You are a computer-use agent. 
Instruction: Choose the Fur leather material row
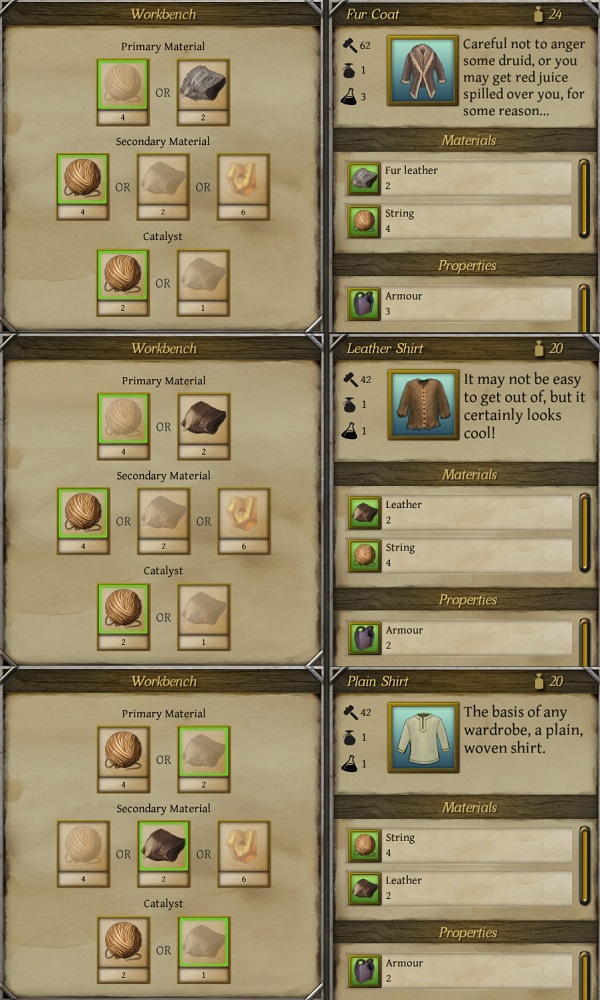(x=460, y=178)
